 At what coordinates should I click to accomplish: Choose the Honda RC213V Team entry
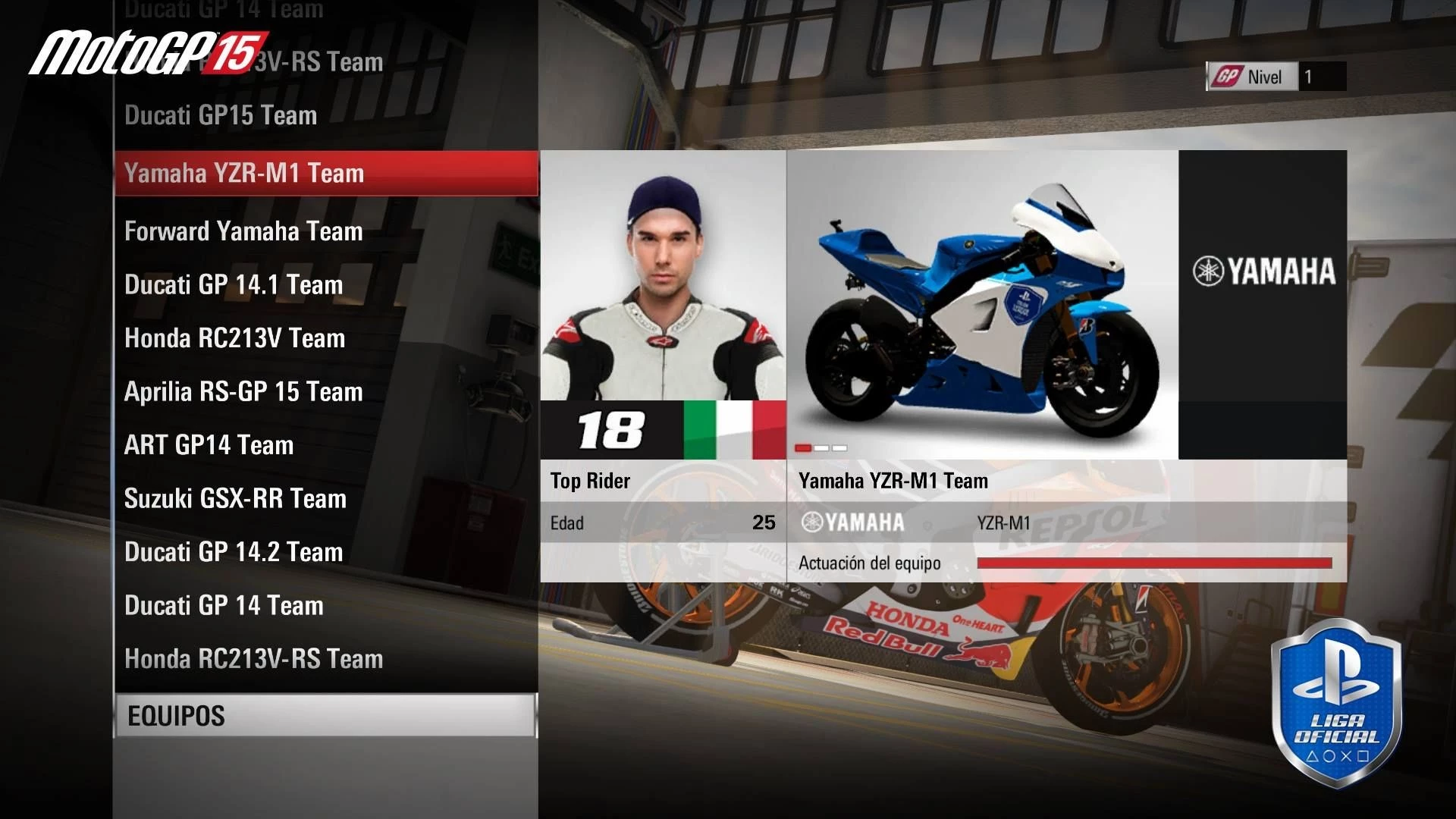234,338
